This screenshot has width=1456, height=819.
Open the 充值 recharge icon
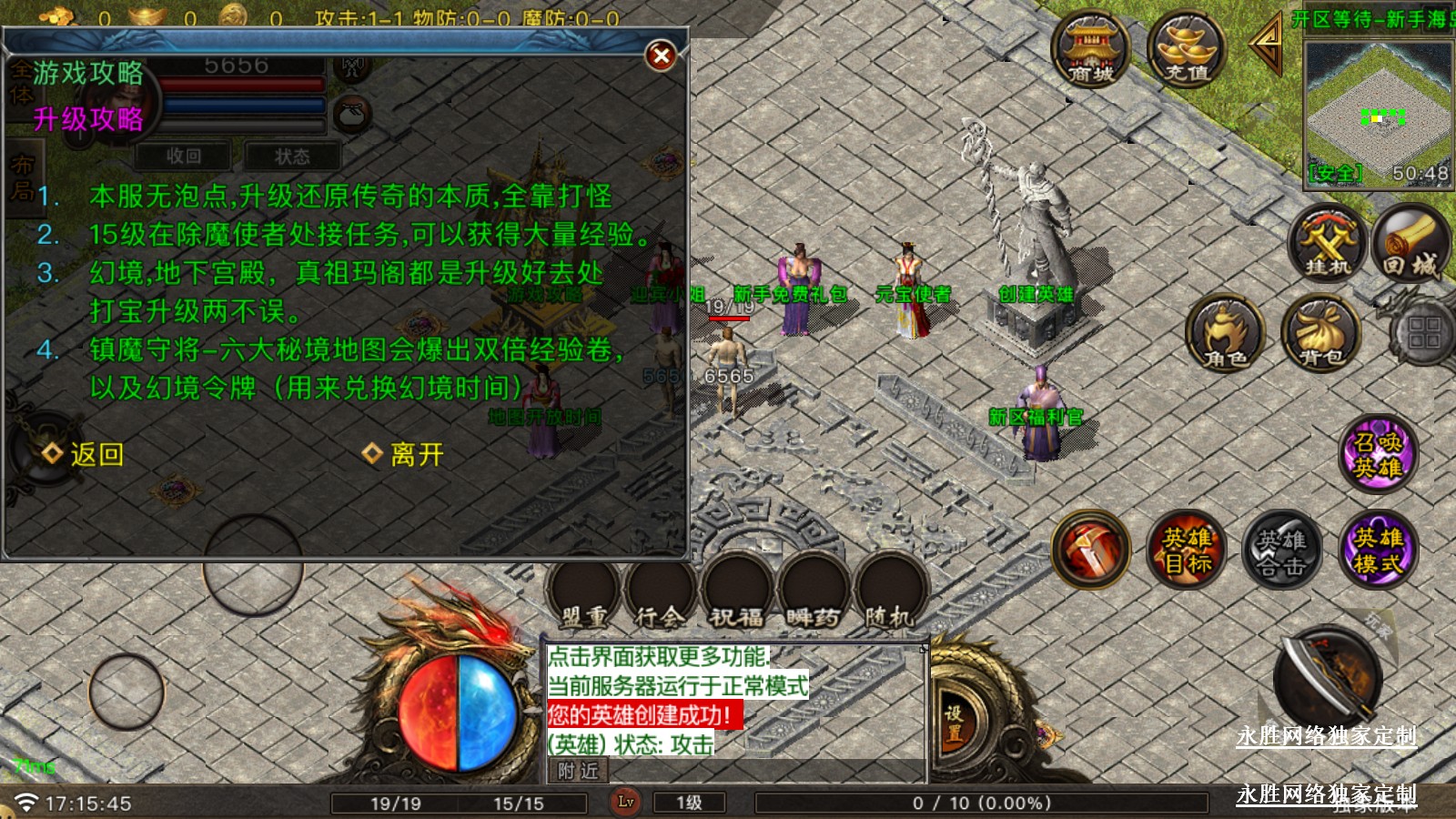point(1187,51)
